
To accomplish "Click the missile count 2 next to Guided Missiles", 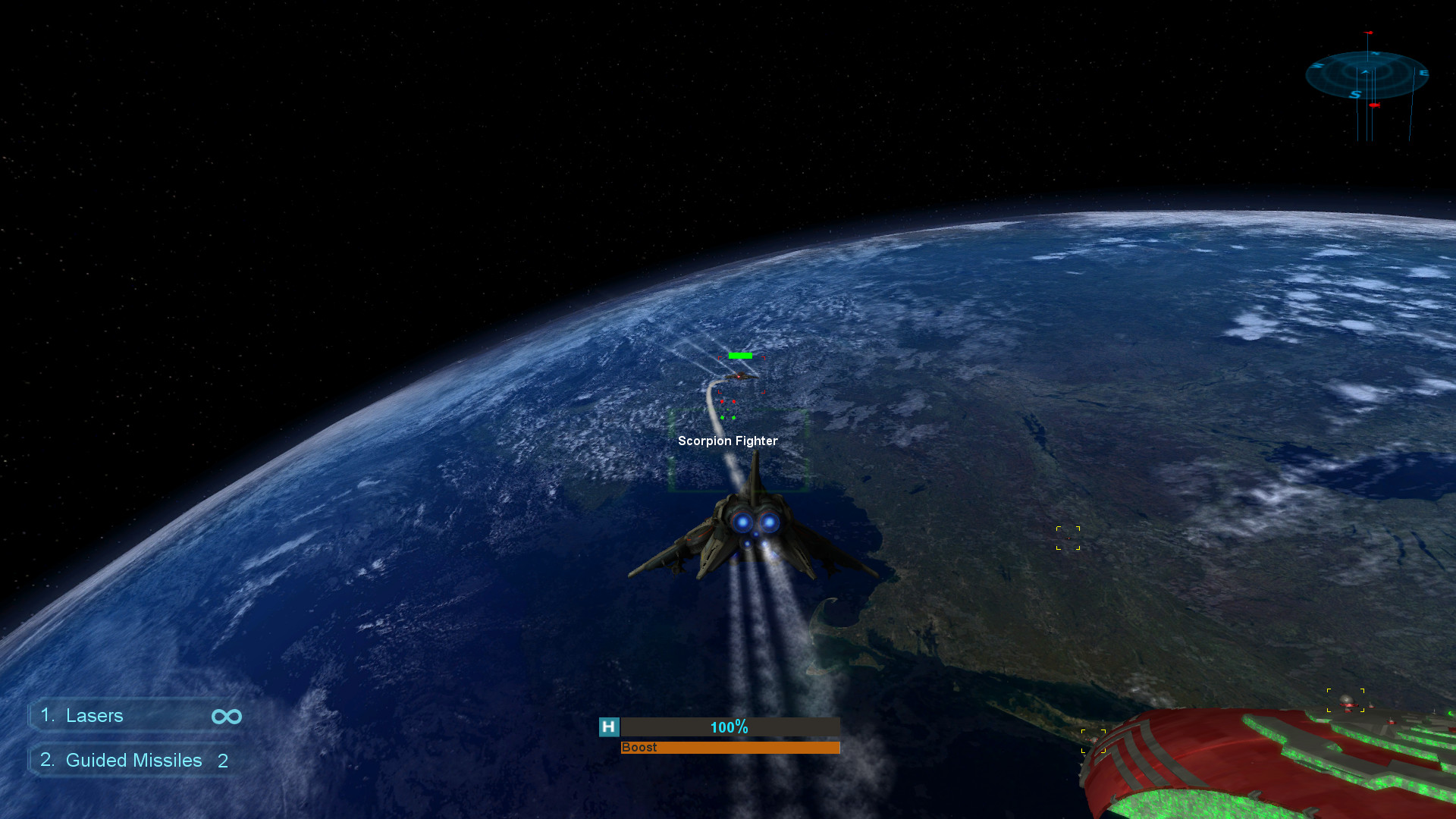I will pos(223,761).
